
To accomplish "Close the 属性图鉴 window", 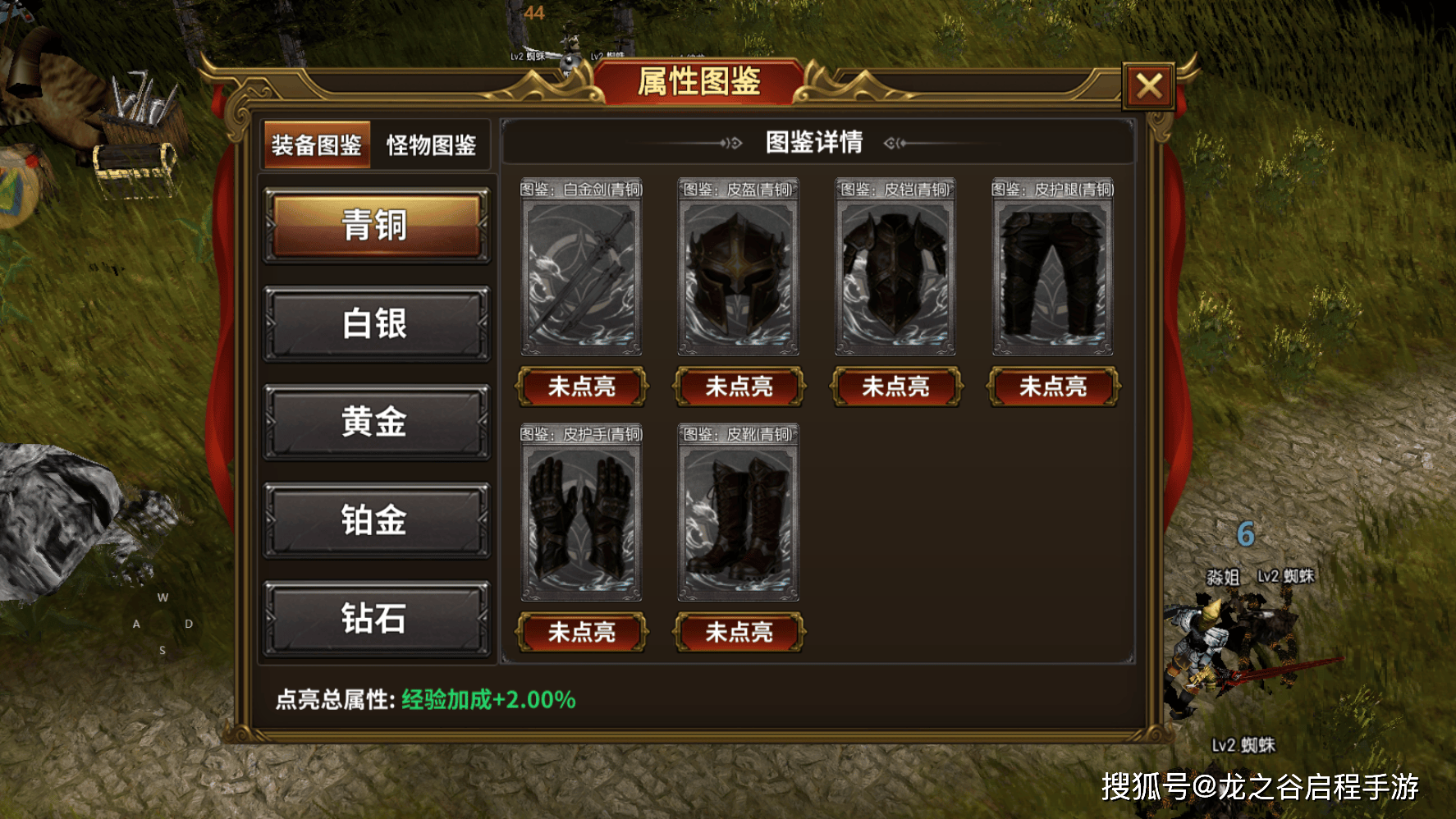I will pos(1148,85).
